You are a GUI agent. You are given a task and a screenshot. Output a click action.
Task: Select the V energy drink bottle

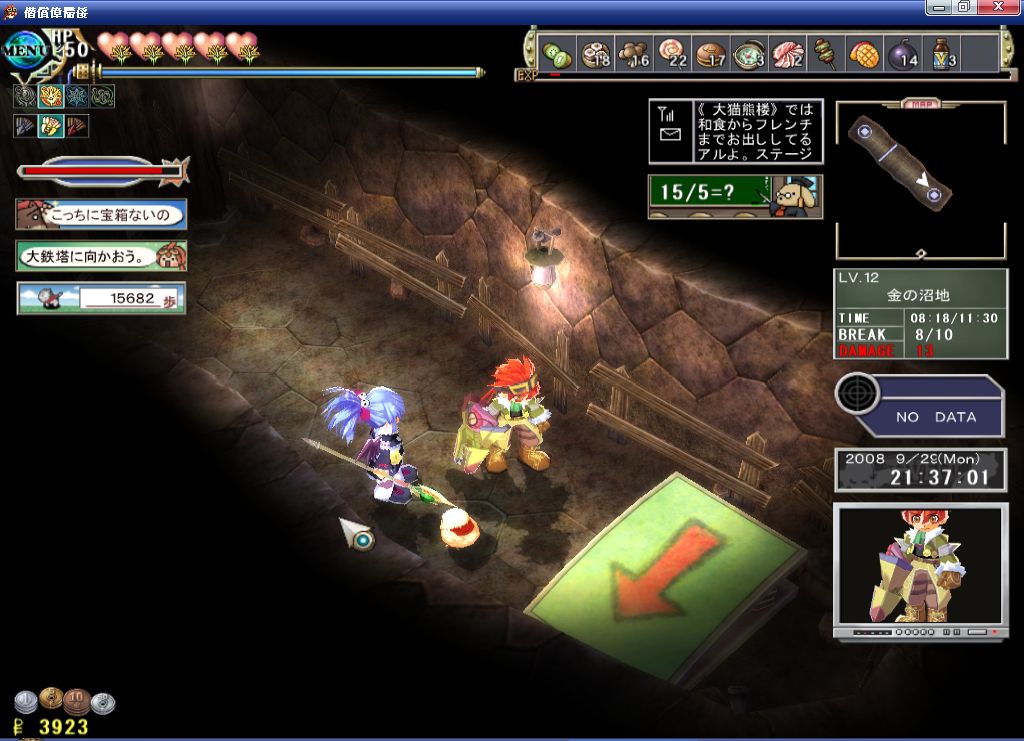click(x=941, y=54)
